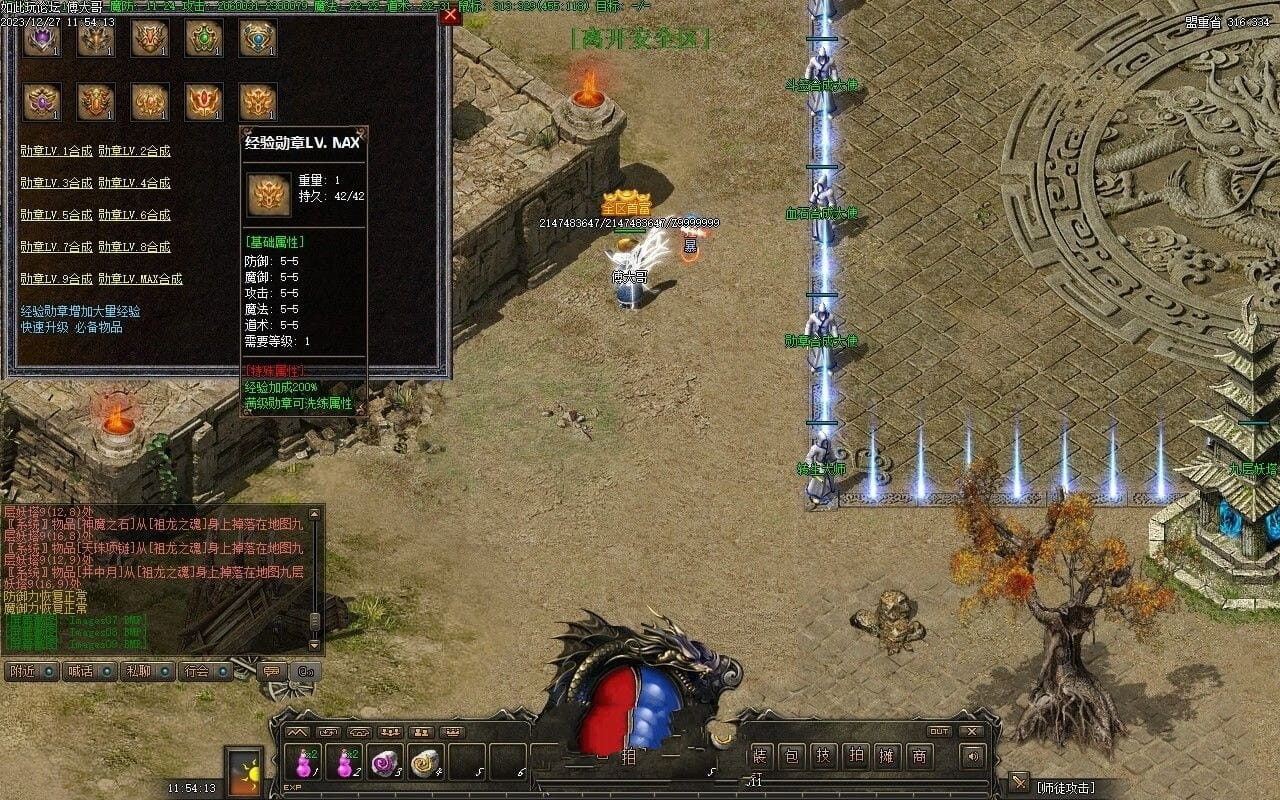
Task: Open the bag with the 包 button
Action: [x=791, y=757]
